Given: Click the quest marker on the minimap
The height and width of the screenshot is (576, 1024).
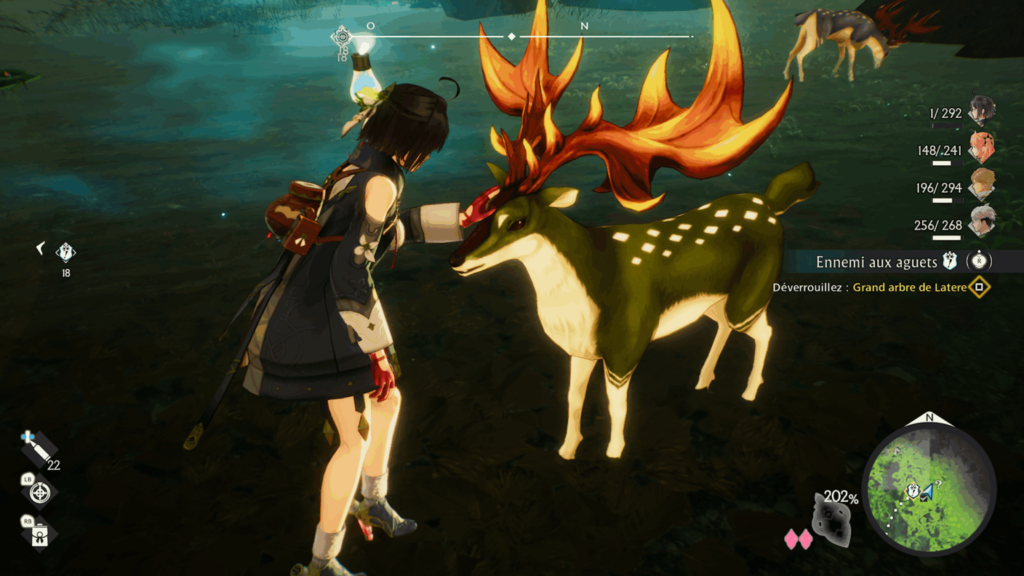Looking at the screenshot, I should (912, 490).
